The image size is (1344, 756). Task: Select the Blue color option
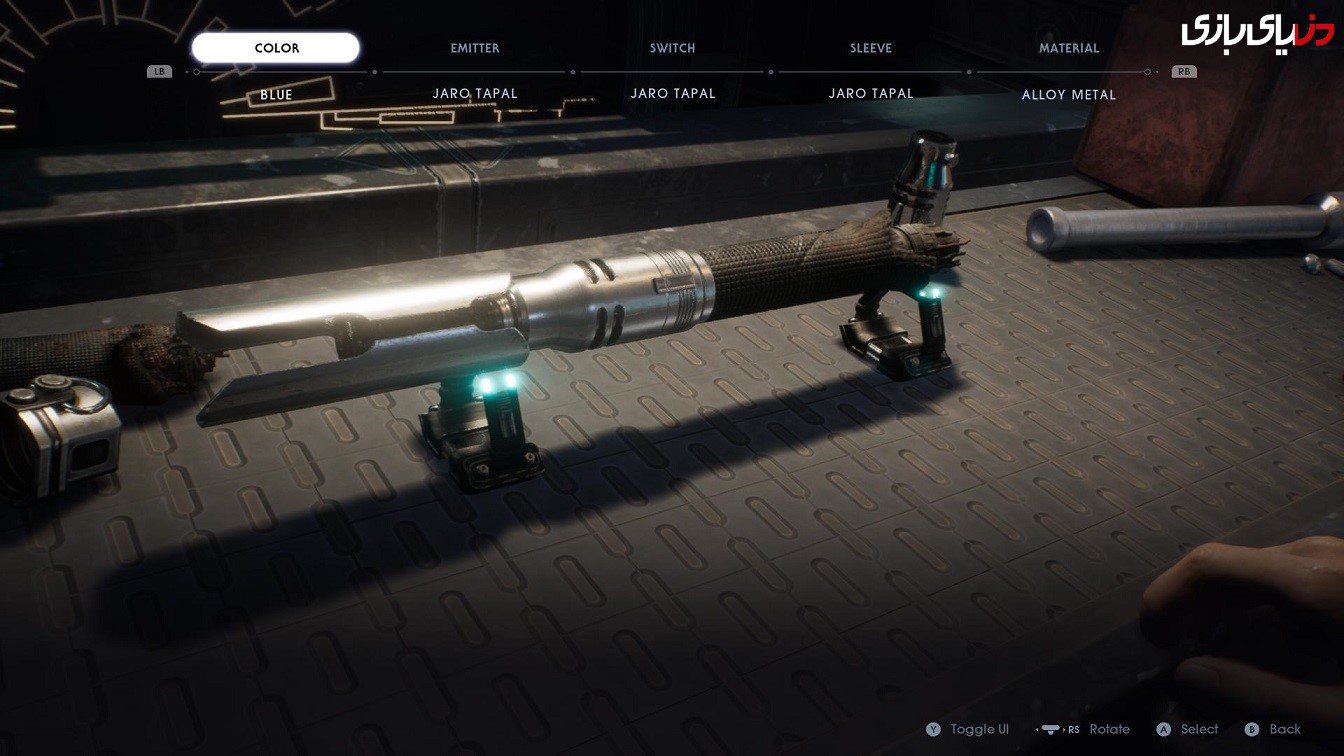pos(276,95)
